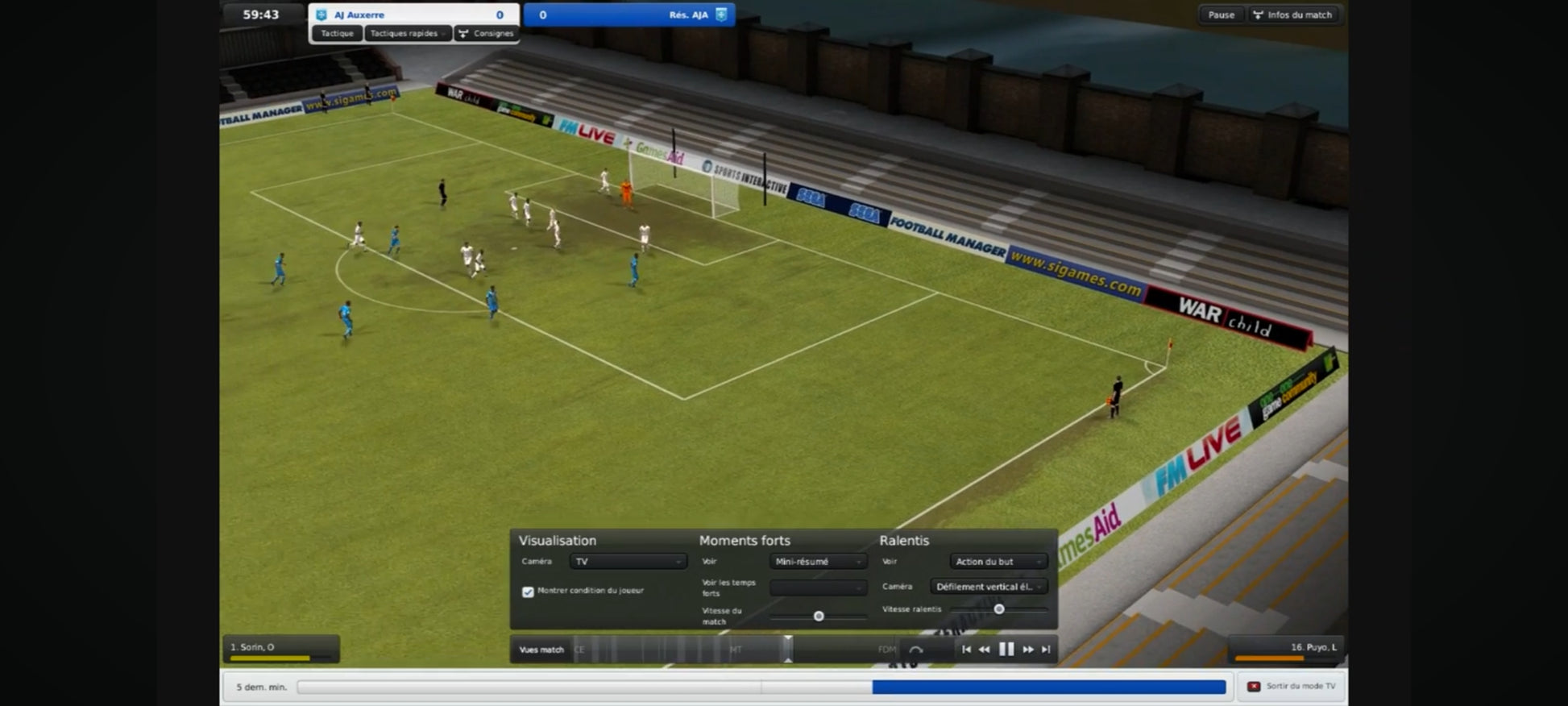Open the Consignes panel

click(x=486, y=34)
